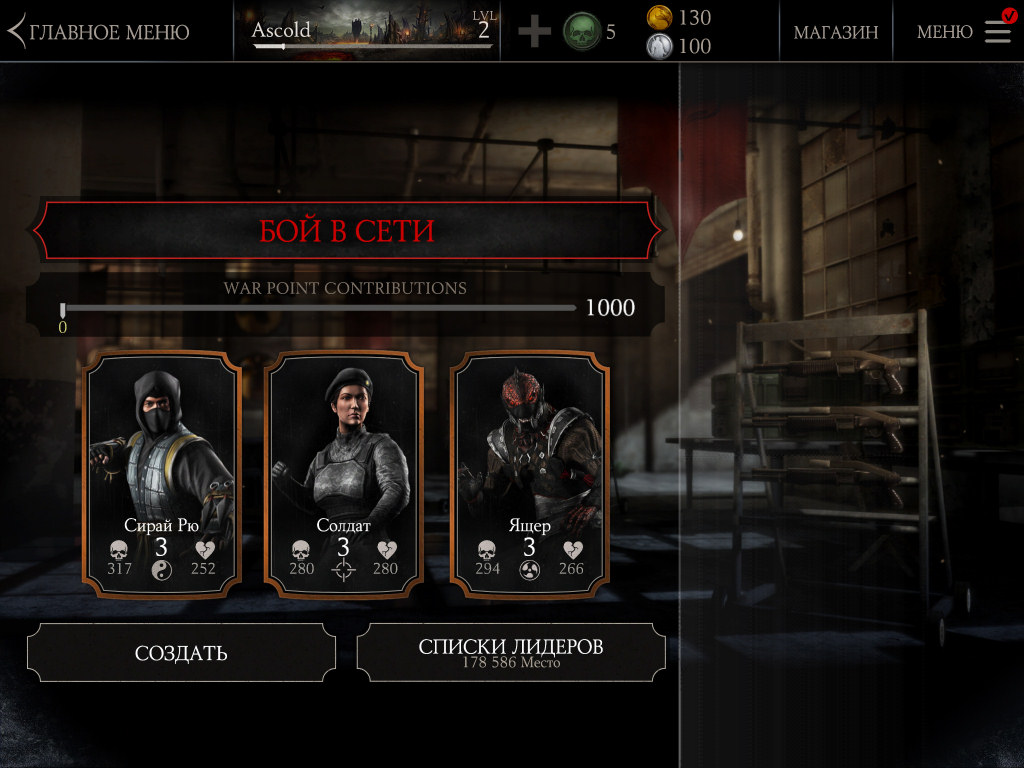Open the Меню hamburger button
This screenshot has height=768, width=1024.
click(x=997, y=32)
